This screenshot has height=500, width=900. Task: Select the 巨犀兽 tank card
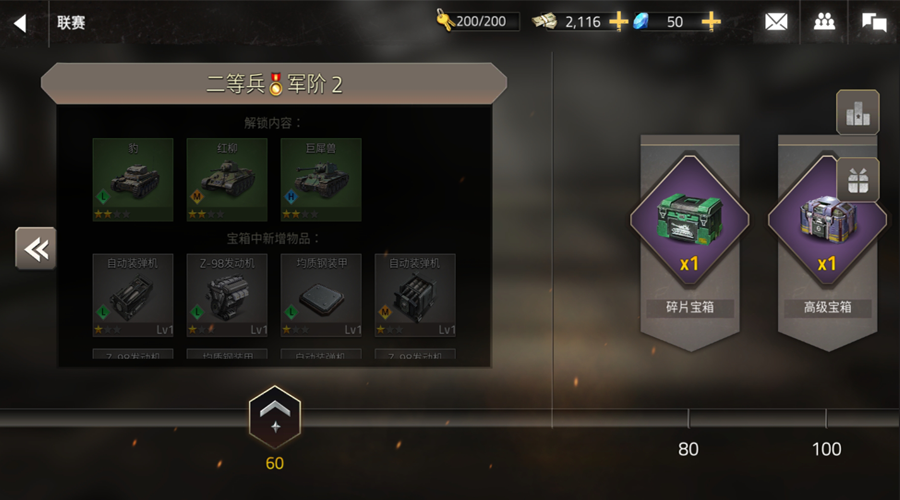pos(321,179)
